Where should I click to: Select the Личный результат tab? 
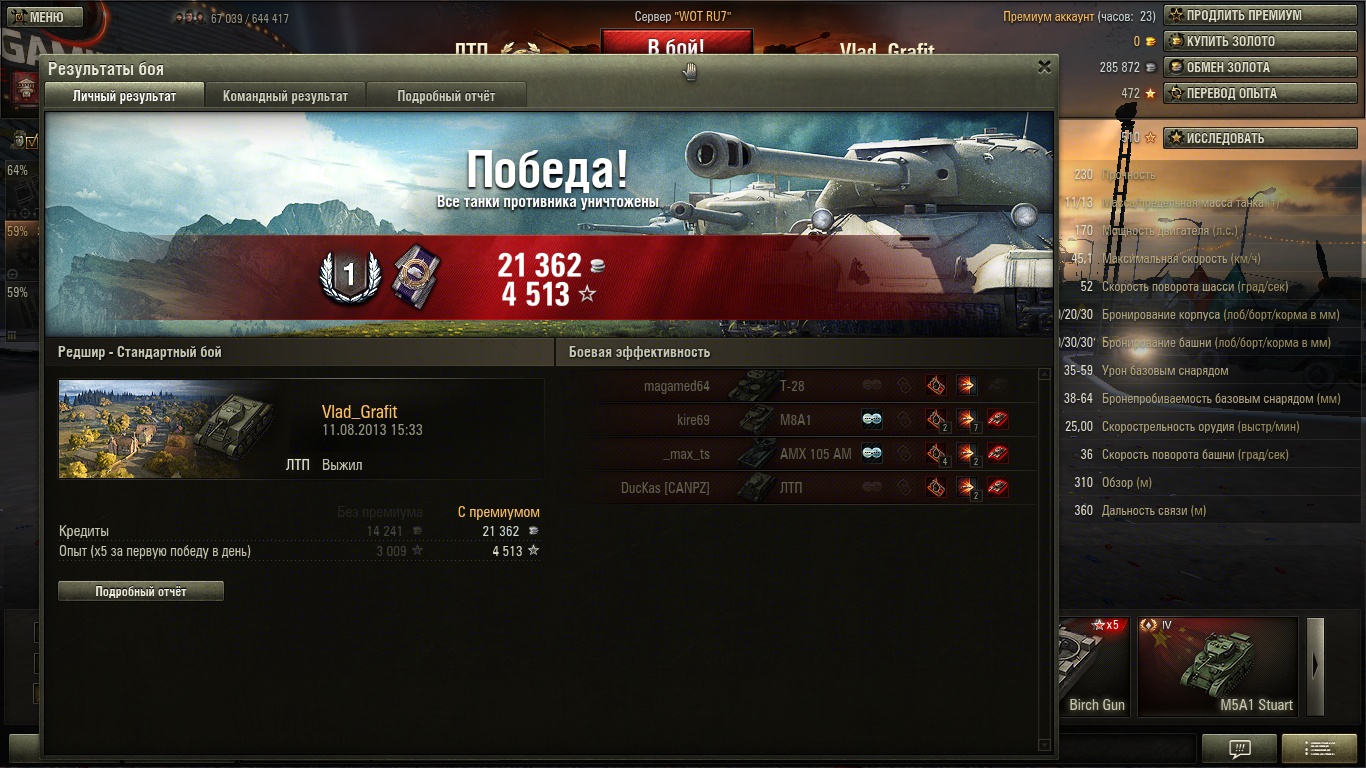point(124,96)
